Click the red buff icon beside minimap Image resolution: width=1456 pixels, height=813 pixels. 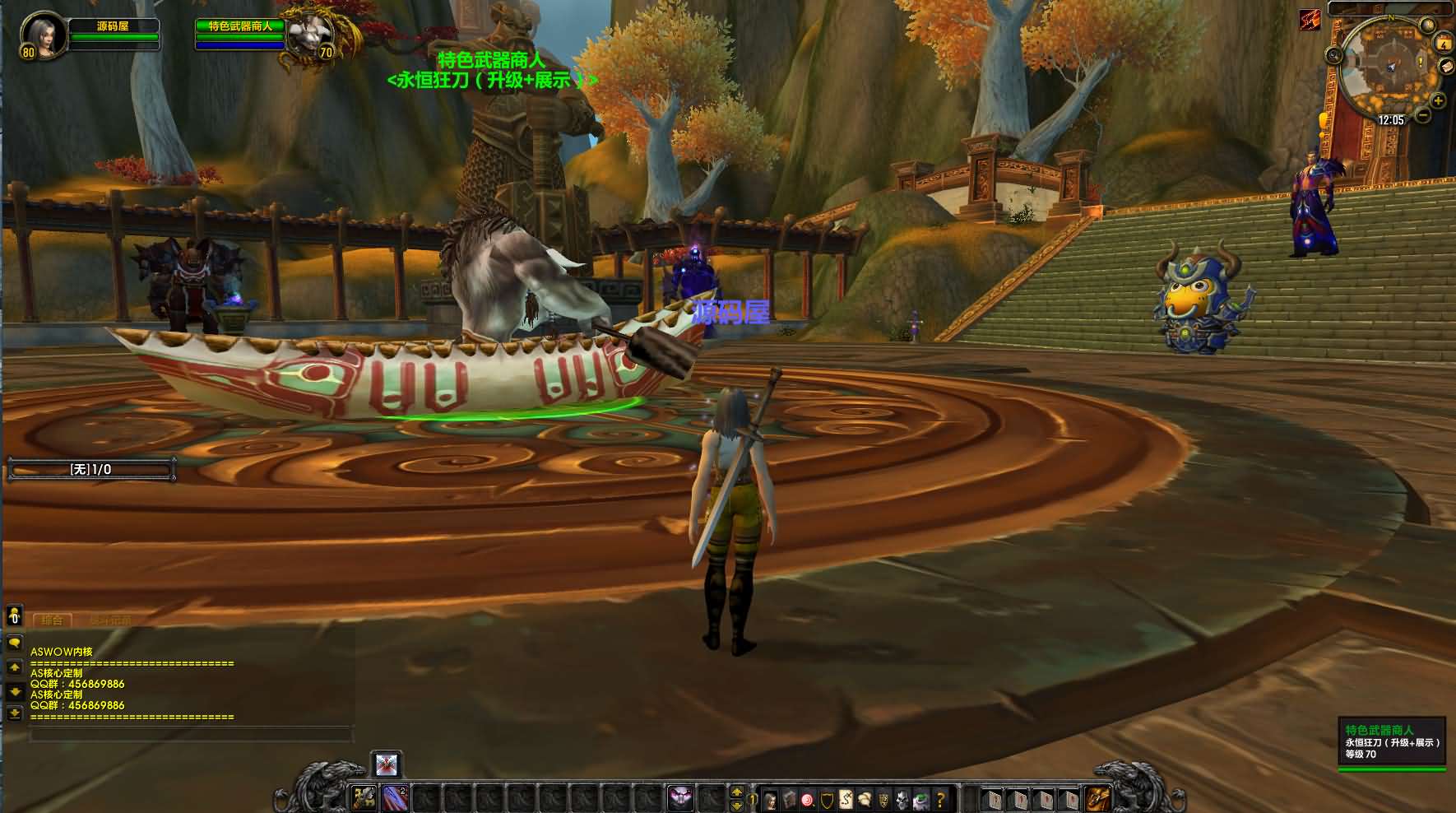(1310, 20)
